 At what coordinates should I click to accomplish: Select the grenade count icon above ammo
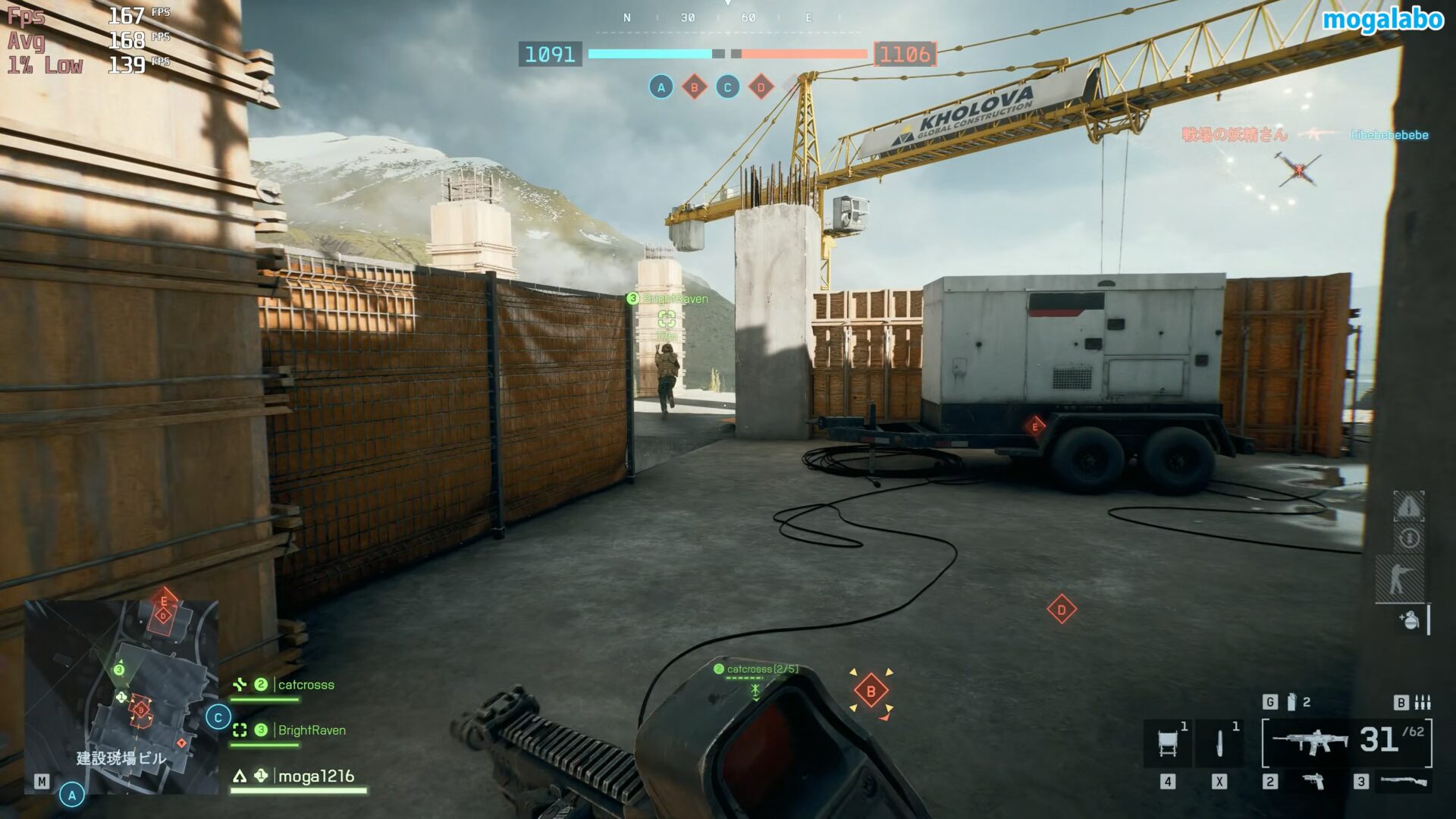[1291, 702]
